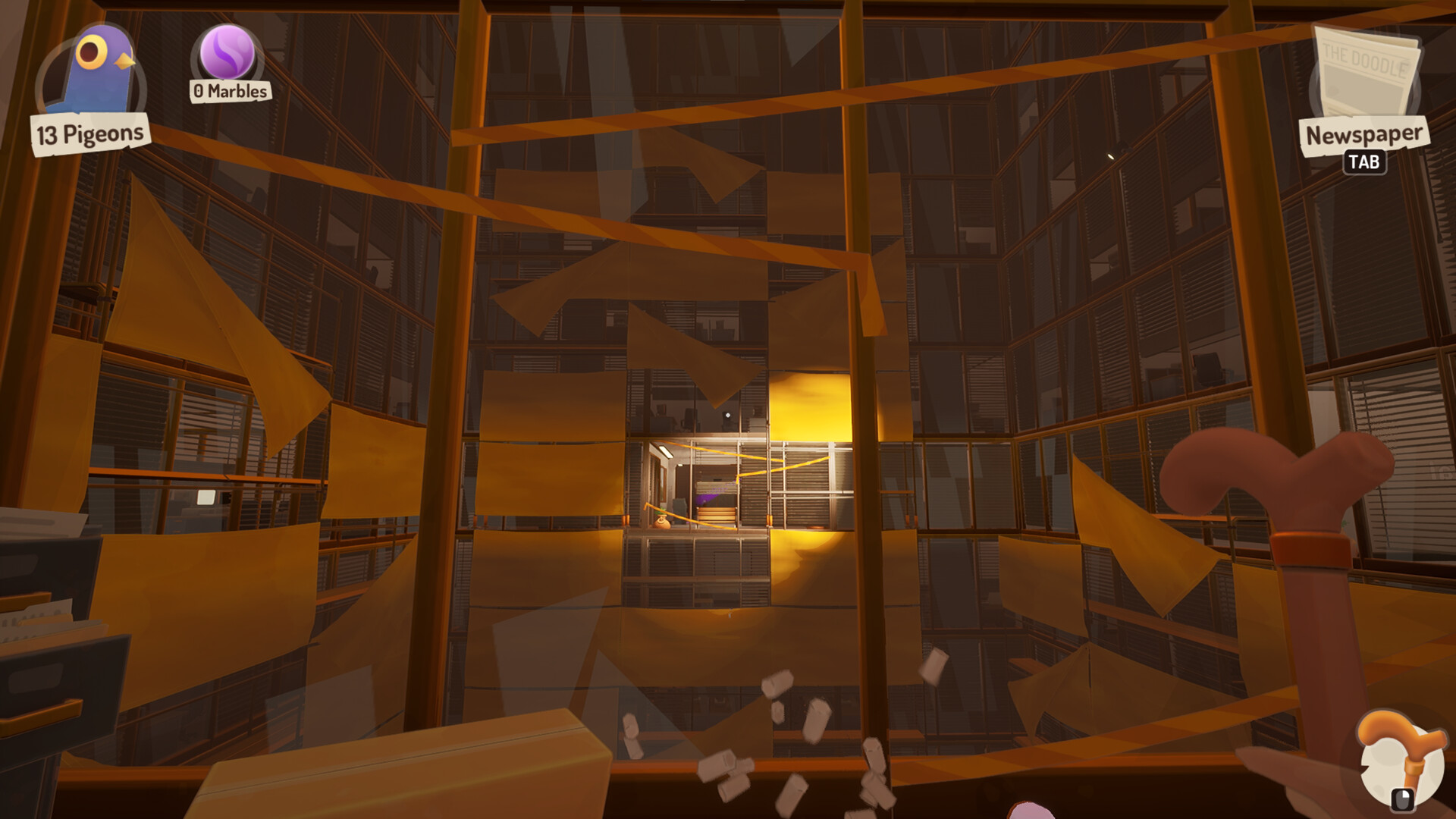The width and height of the screenshot is (1456, 819).
Task: Click the 0 Marbles label
Action: pos(229,93)
